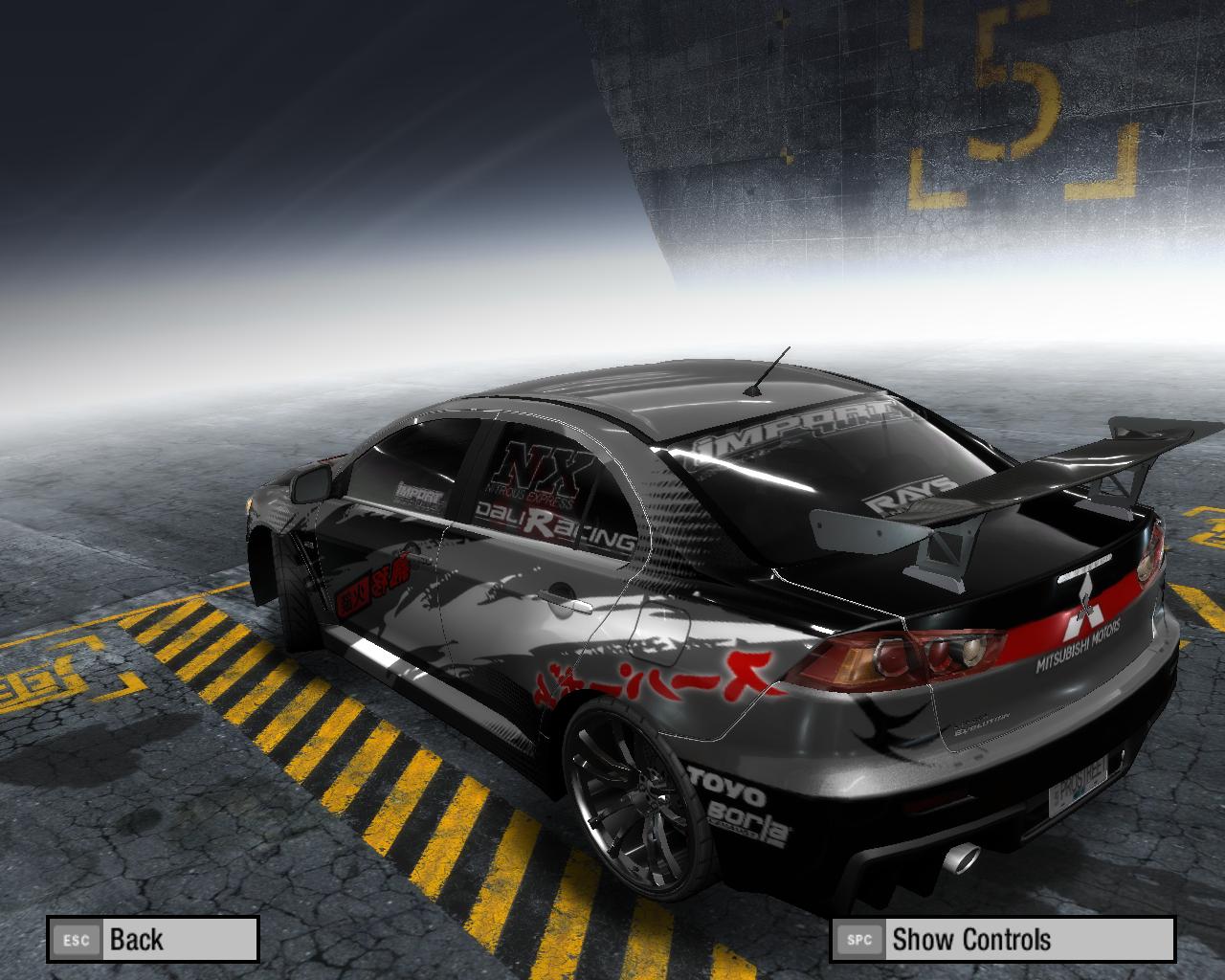Viewport: 1225px width, 980px height.
Task: Go back with the Back button
Action: pyautogui.click(x=153, y=939)
